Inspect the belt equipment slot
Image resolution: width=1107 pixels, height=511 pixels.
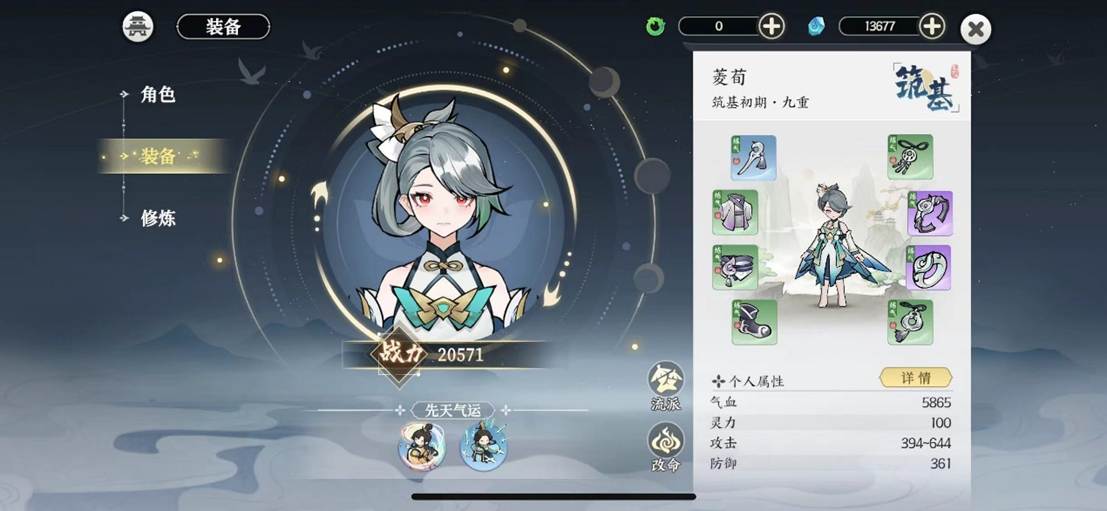pyautogui.click(x=735, y=267)
